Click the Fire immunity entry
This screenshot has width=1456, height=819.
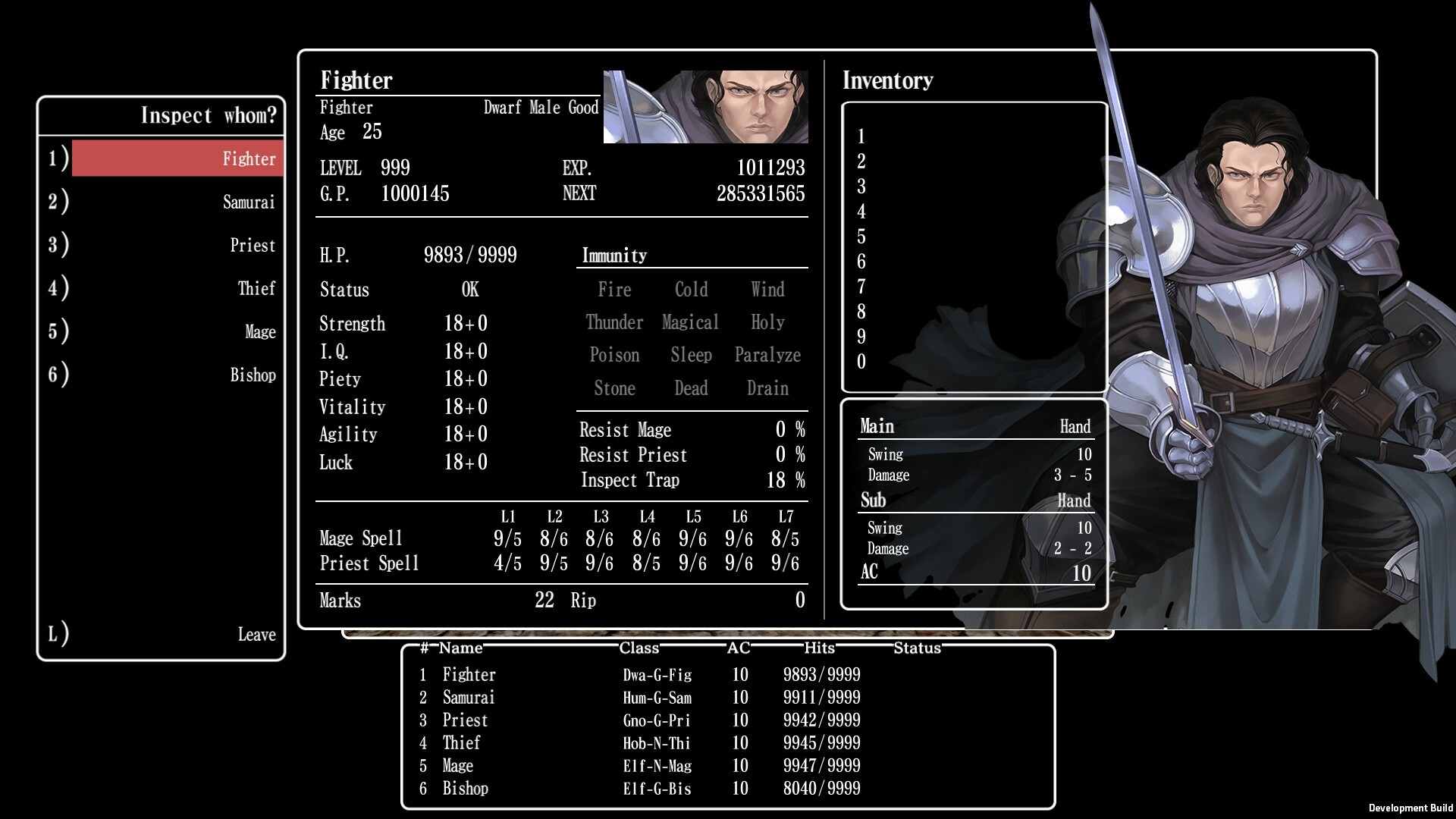[615, 289]
